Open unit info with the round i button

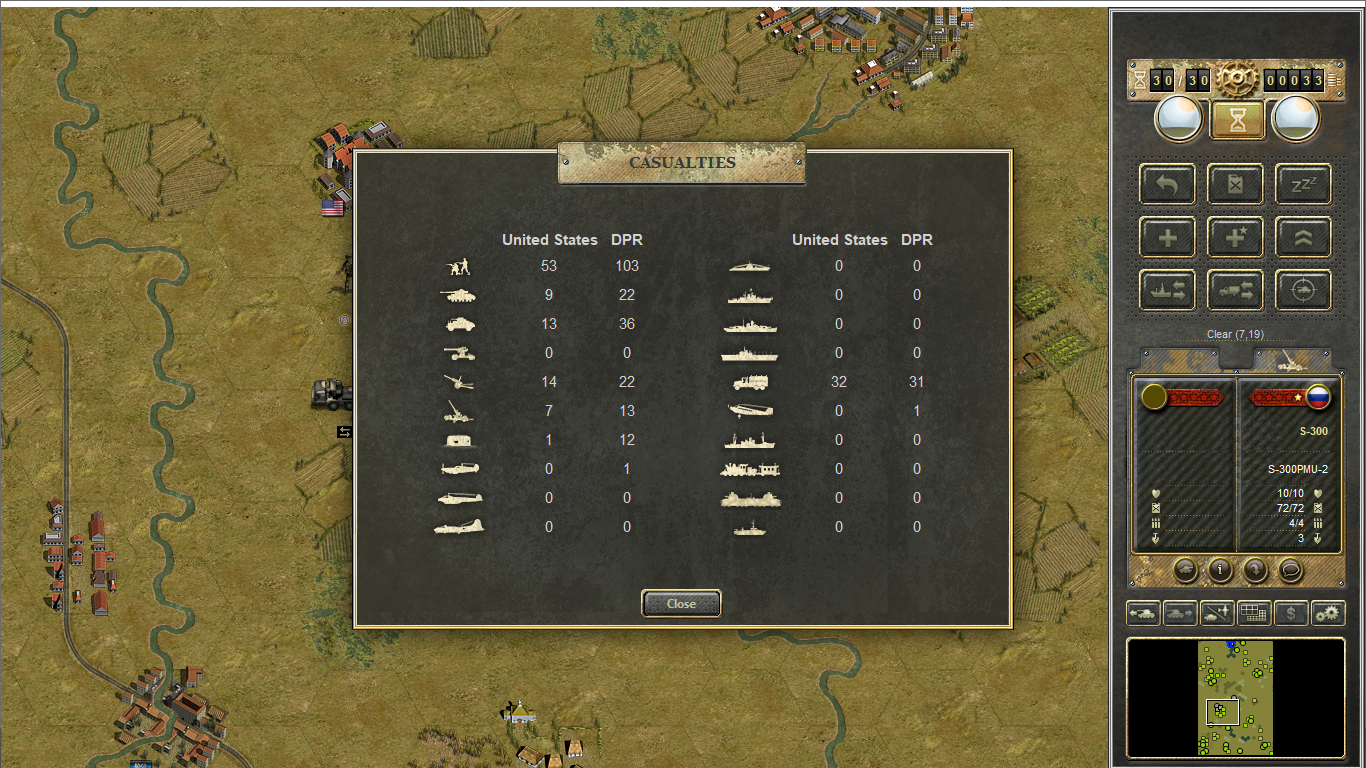tap(1220, 570)
